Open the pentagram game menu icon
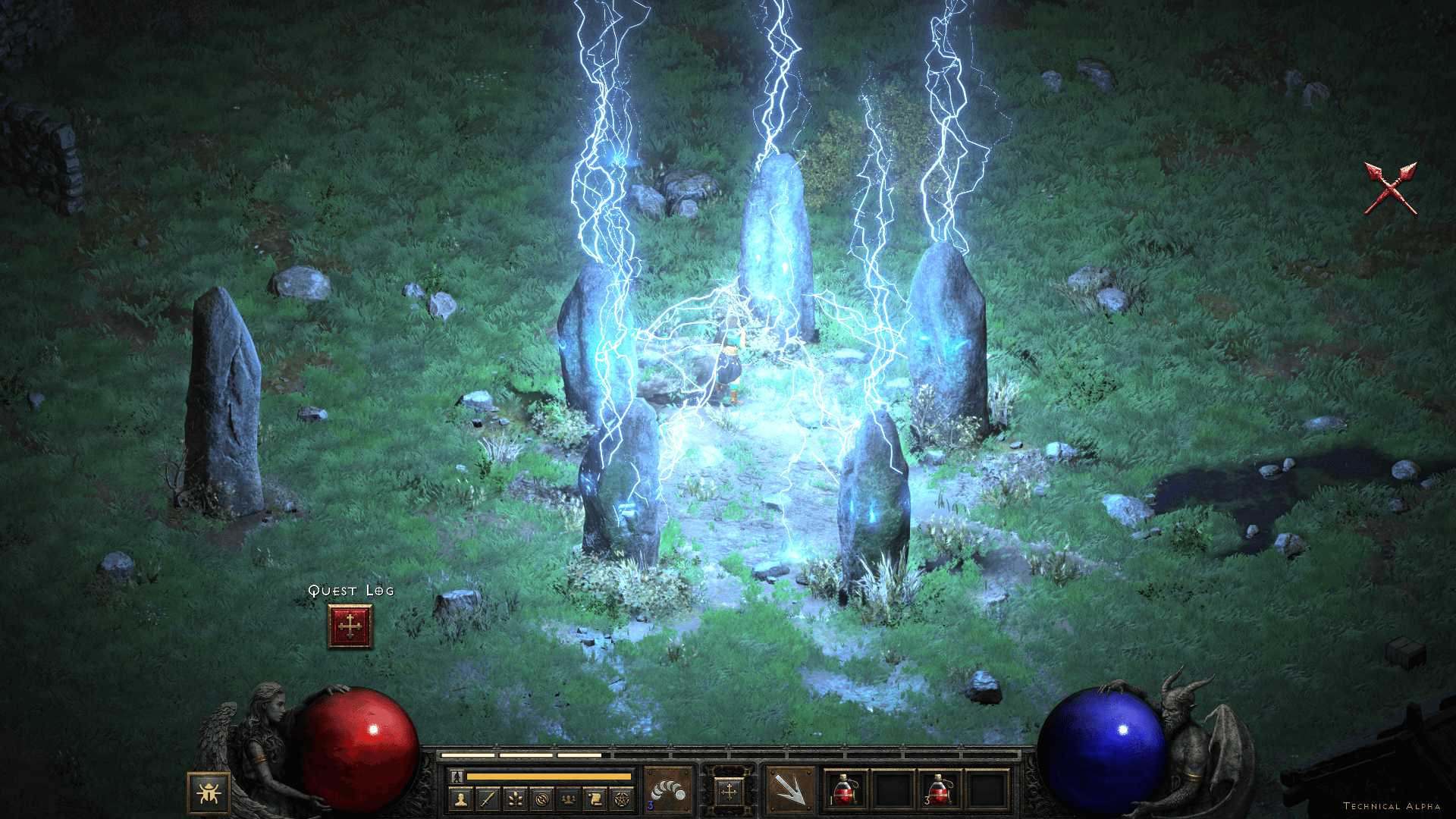1456x819 pixels. pos(622,799)
